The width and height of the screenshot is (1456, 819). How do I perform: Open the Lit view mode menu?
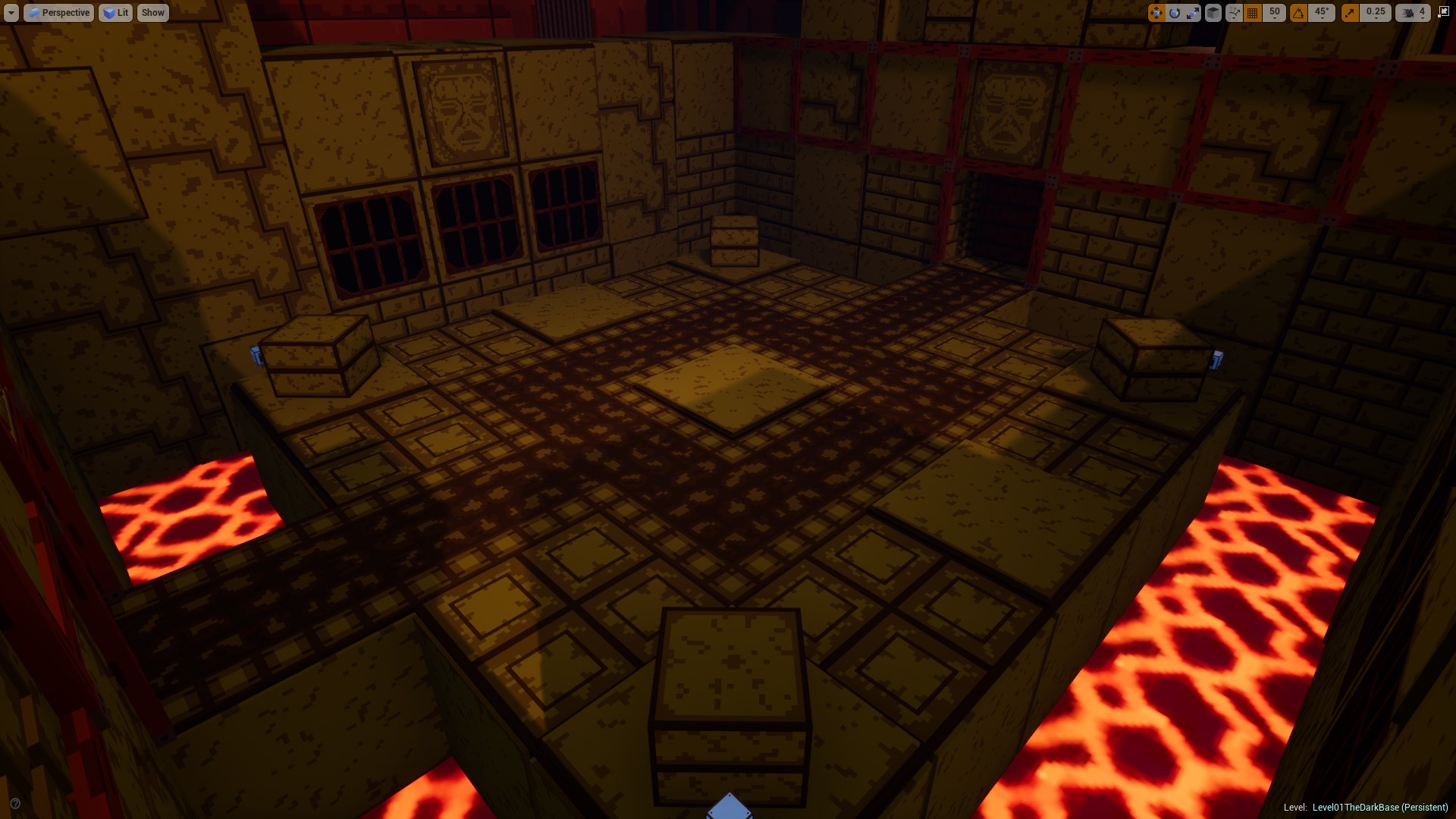point(115,12)
